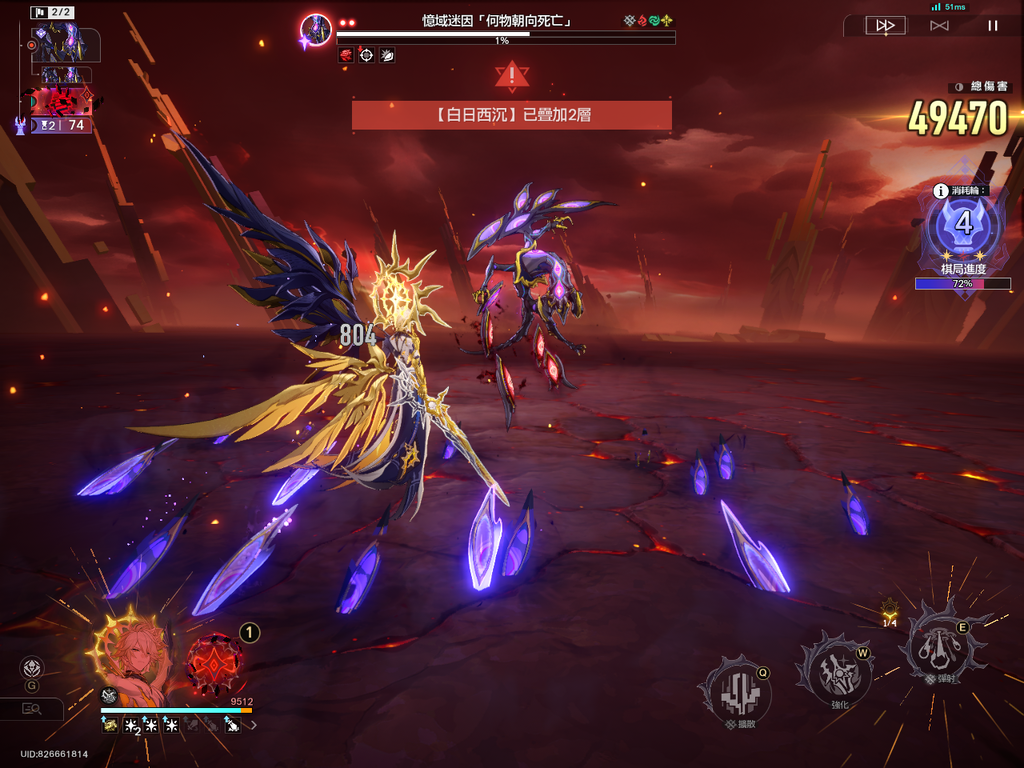
Task: Pause the battle
Action: click(x=992, y=26)
